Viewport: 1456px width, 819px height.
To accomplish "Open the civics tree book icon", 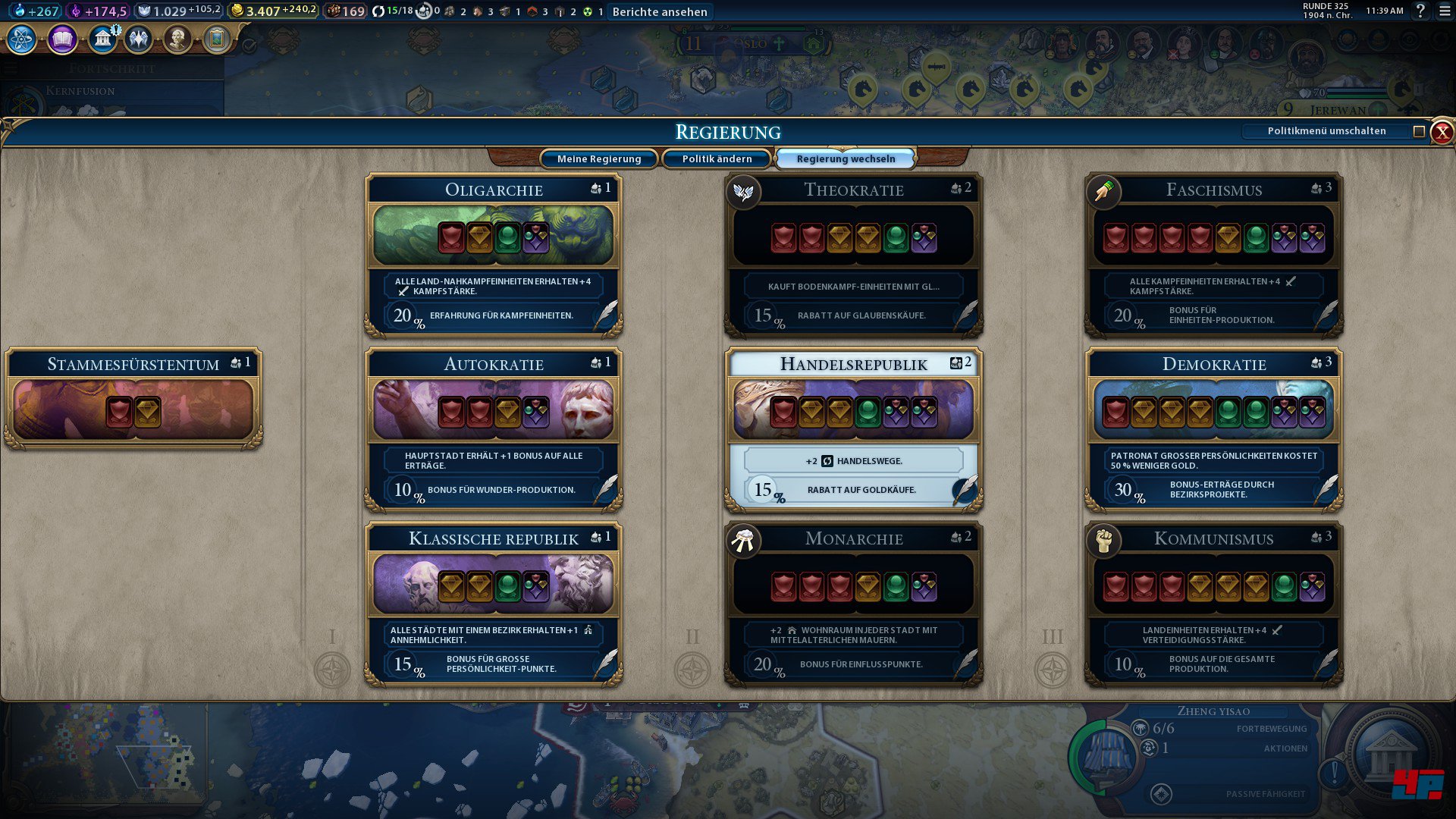I will 62,39.
